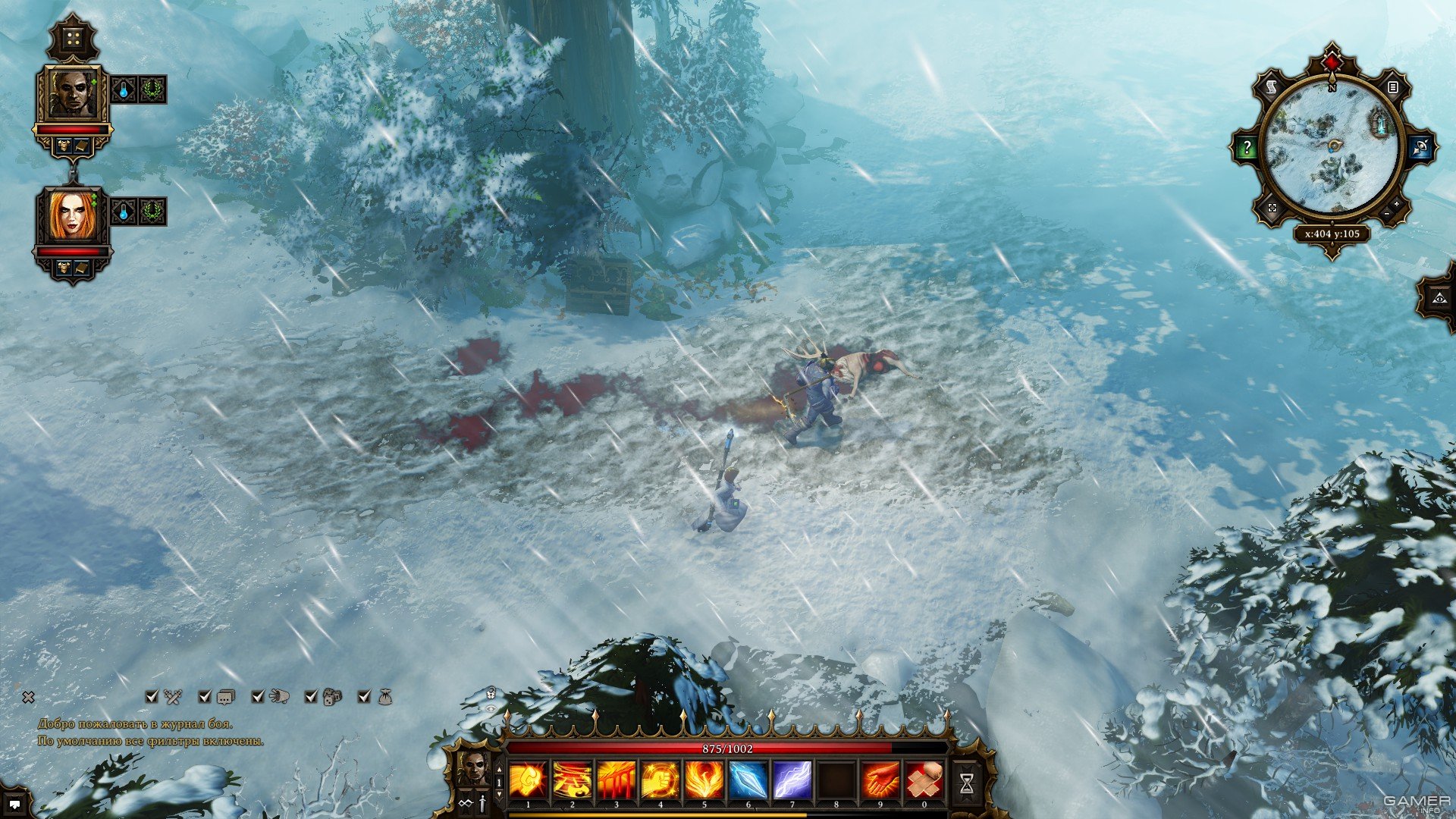This screenshot has width=1456, height=819.
Task: Open the green question mark help button
Action: (x=1247, y=148)
